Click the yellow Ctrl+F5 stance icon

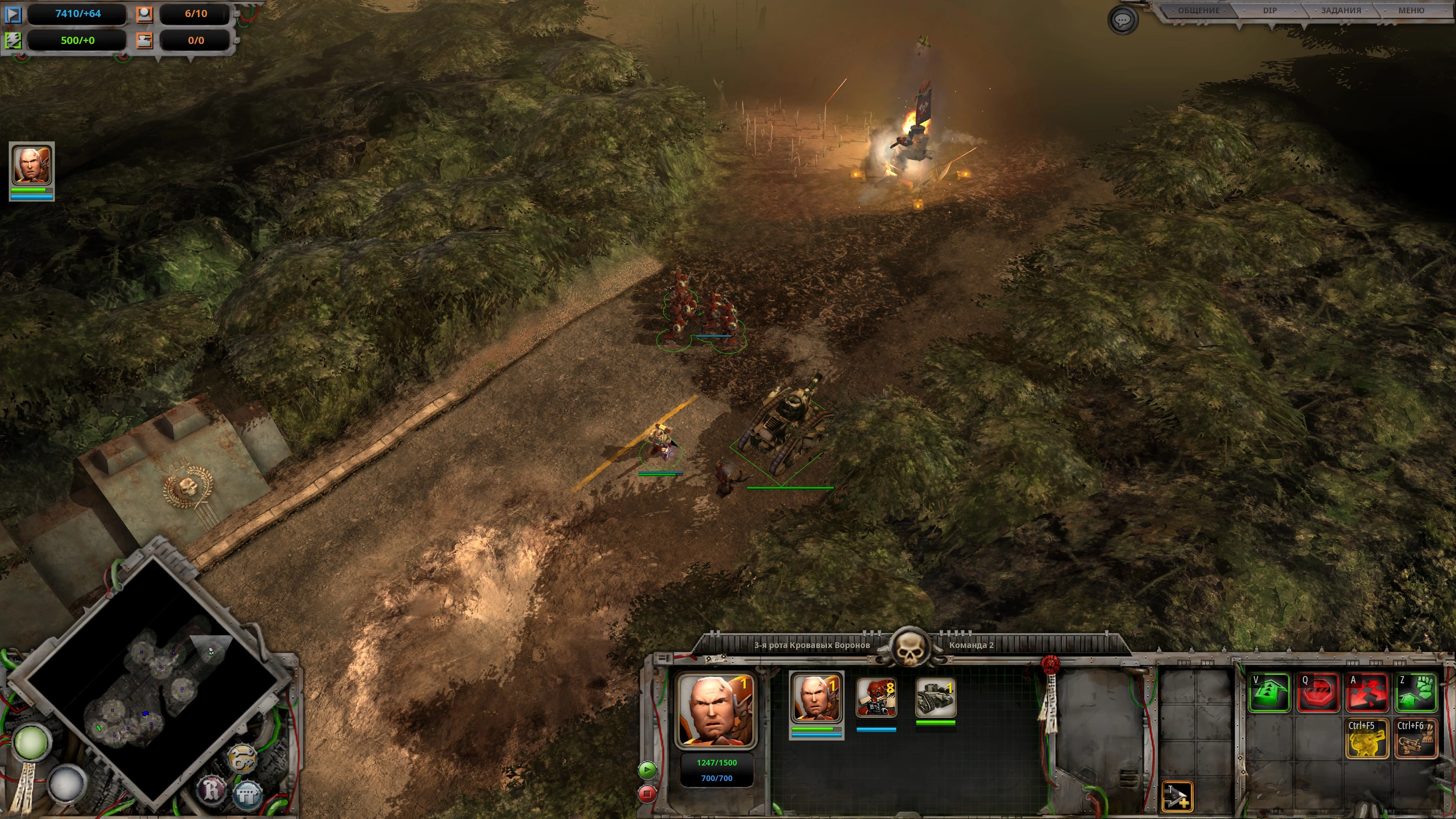tap(1367, 738)
